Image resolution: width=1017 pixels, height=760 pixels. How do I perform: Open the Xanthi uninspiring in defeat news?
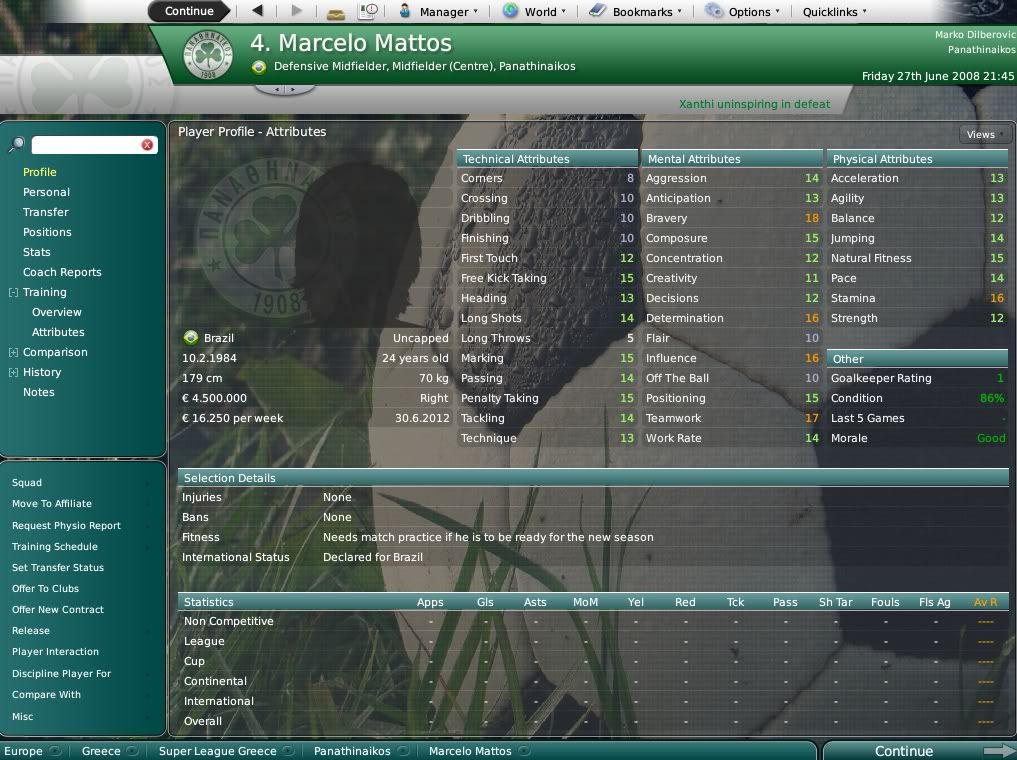click(754, 104)
